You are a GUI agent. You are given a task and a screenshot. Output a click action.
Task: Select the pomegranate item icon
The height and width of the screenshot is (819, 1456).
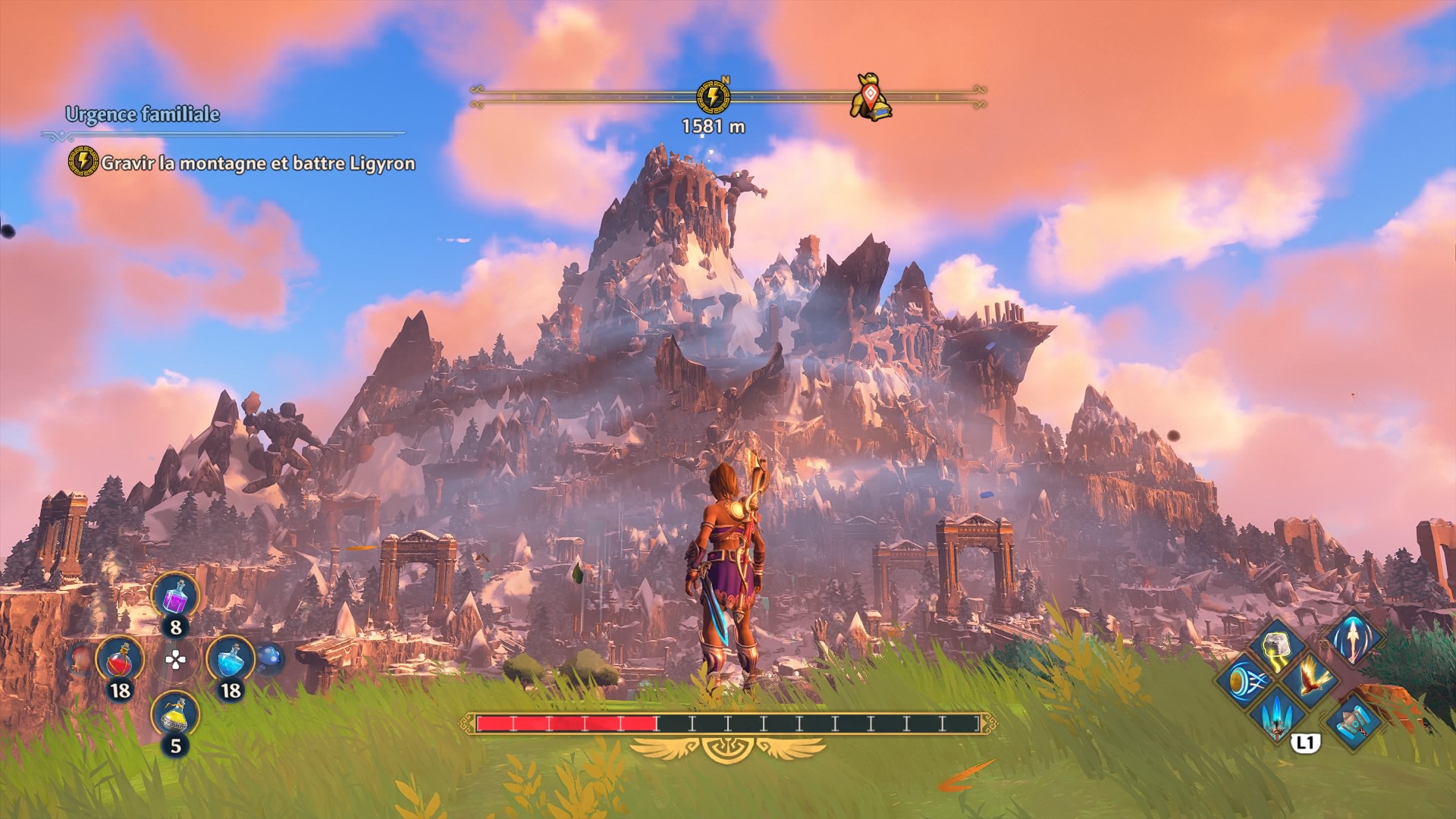[x=80, y=660]
